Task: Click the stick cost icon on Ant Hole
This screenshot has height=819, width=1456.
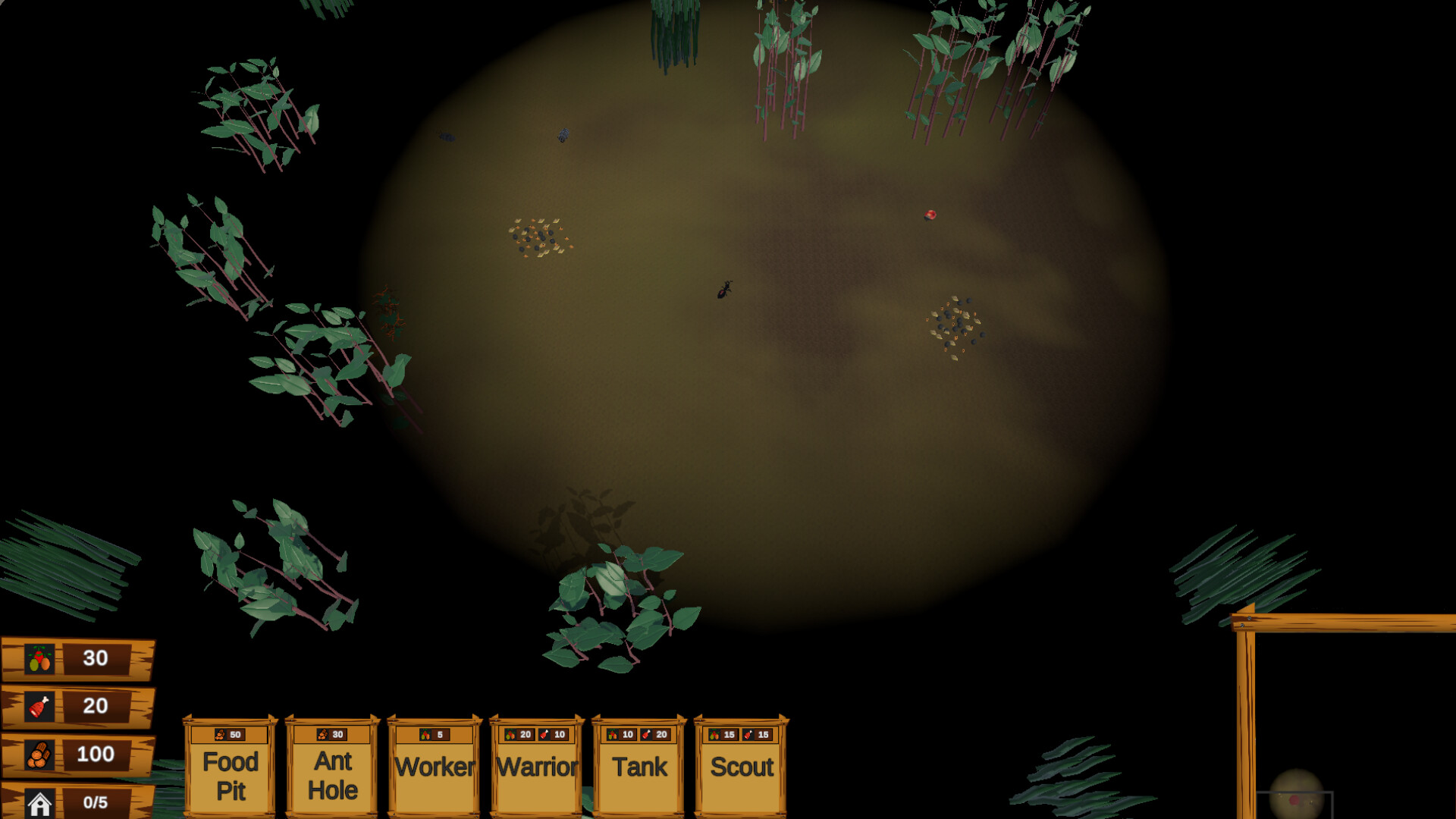Action: [x=322, y=734]
